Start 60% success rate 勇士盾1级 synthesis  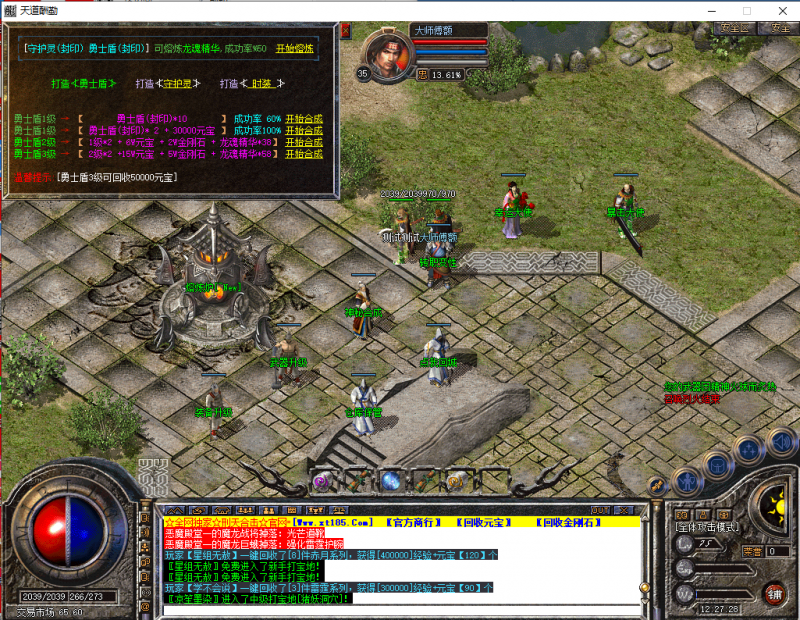304,118
